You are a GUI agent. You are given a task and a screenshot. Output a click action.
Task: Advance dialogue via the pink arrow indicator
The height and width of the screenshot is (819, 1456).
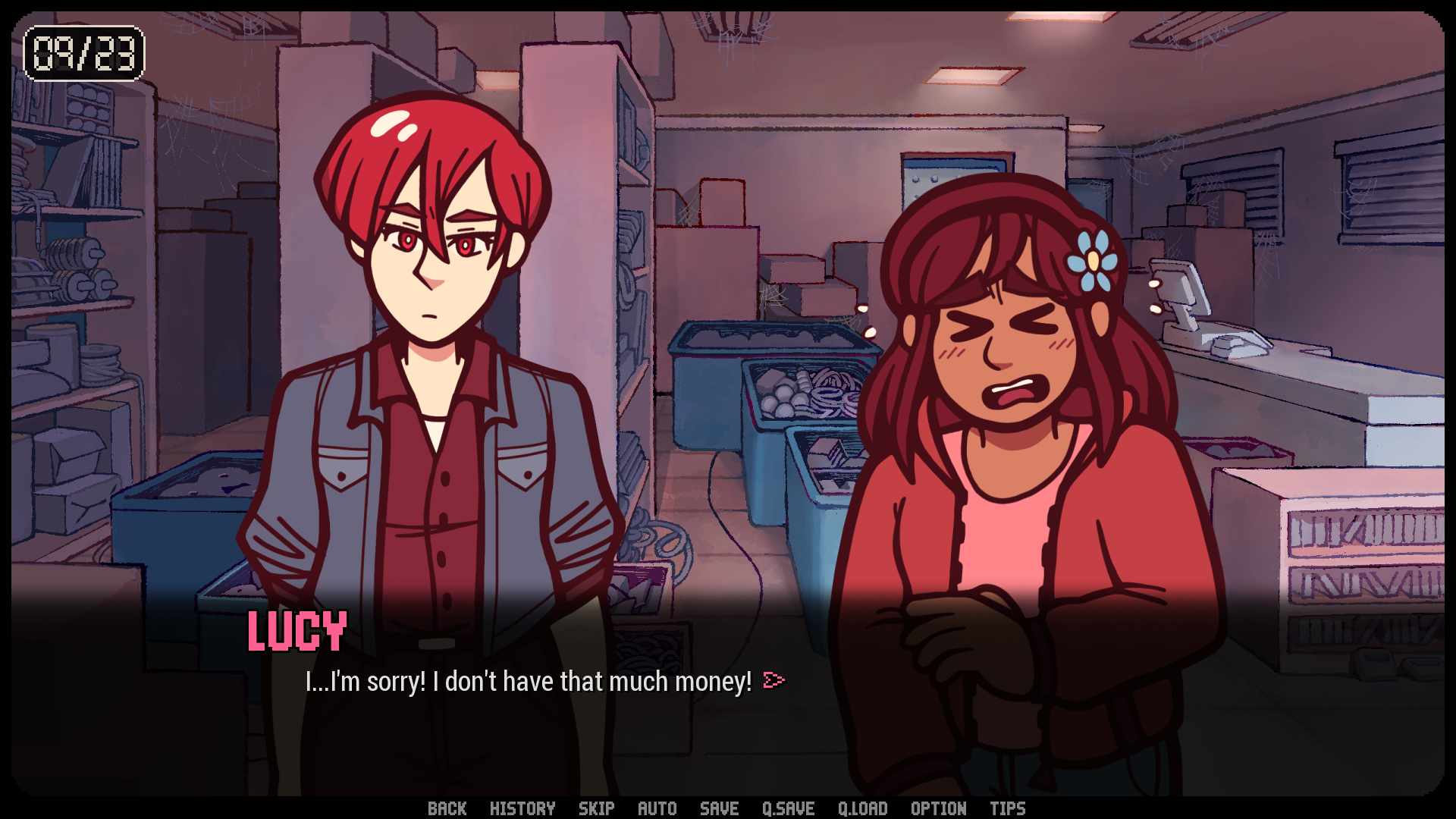pyautogui.click(x=773, y=680)
